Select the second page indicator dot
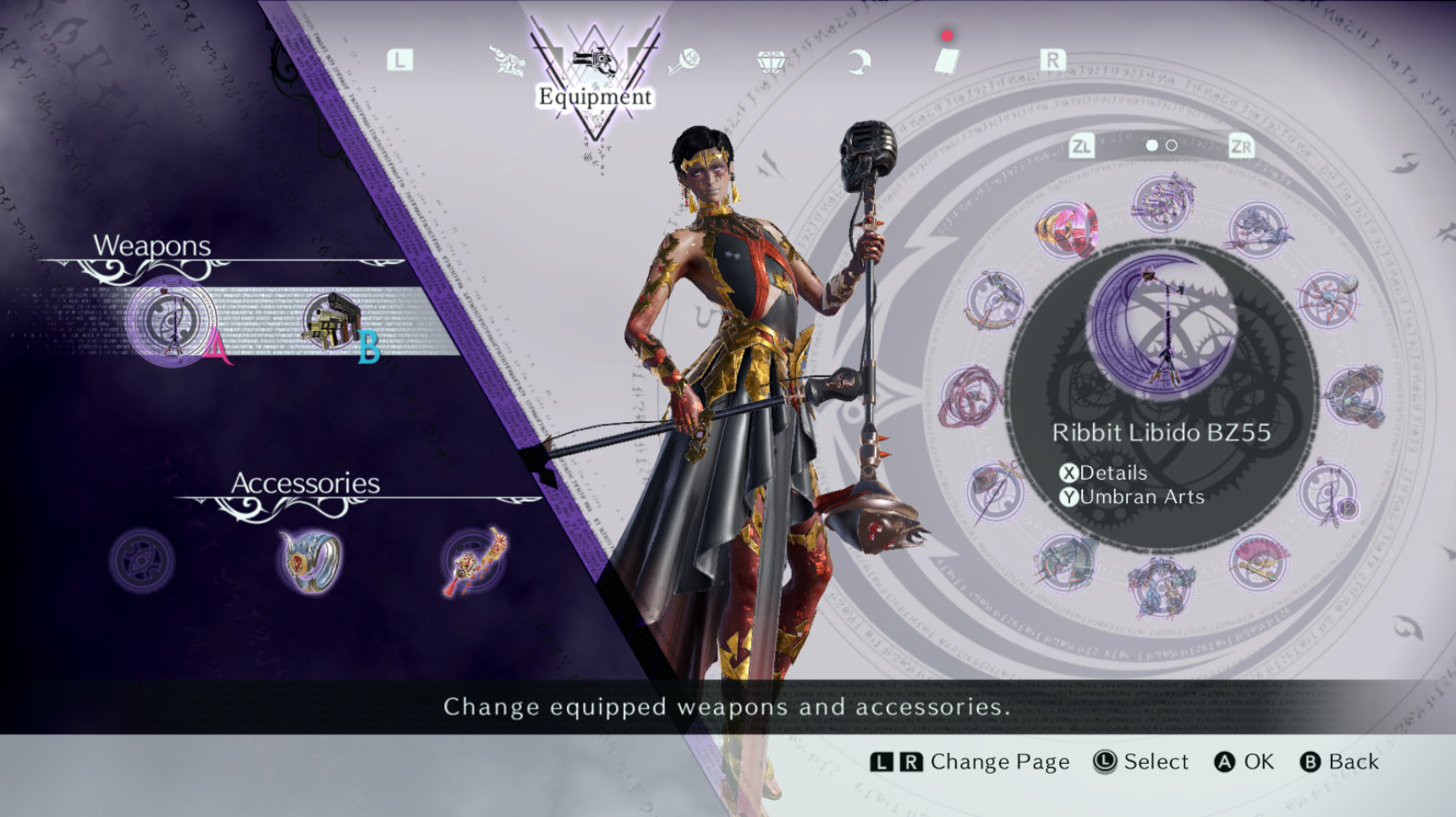Viewport: 1456px width, 817px height. click(x=1172, y=145)
